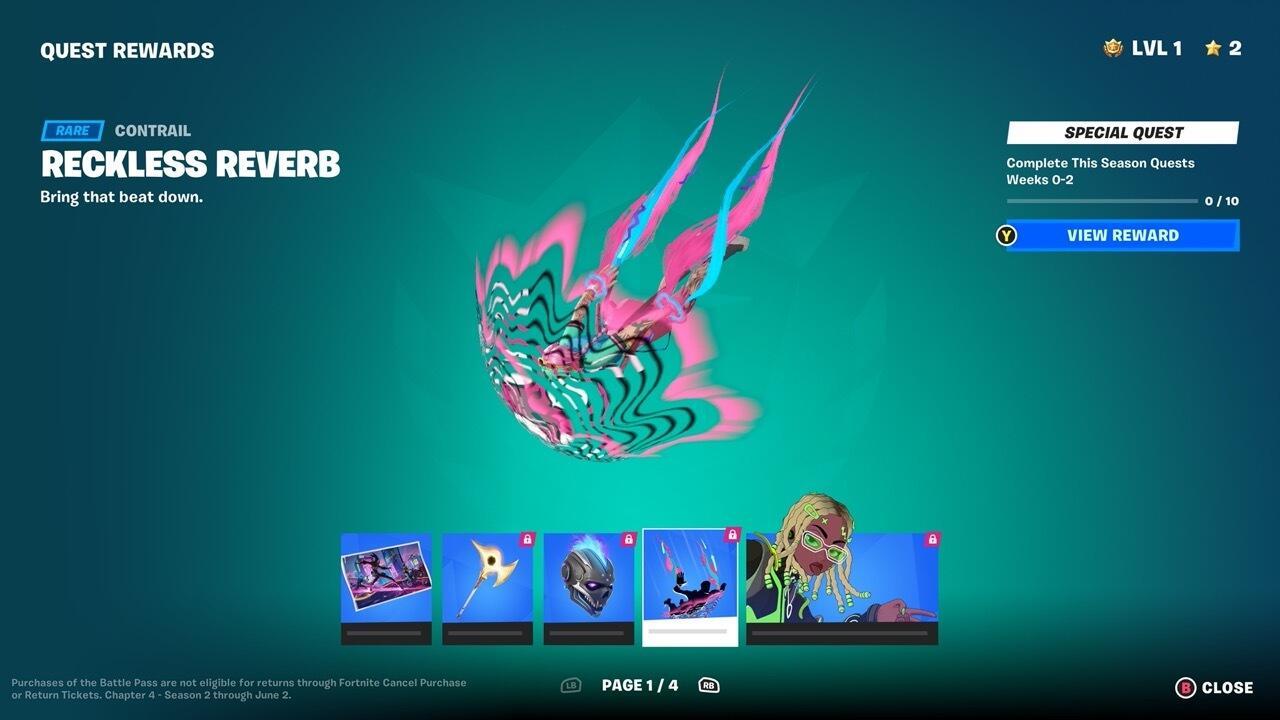1280x720 pixels.
Task: Click the SPECIAL QUEST header banner
Action: pos(1121,132)
